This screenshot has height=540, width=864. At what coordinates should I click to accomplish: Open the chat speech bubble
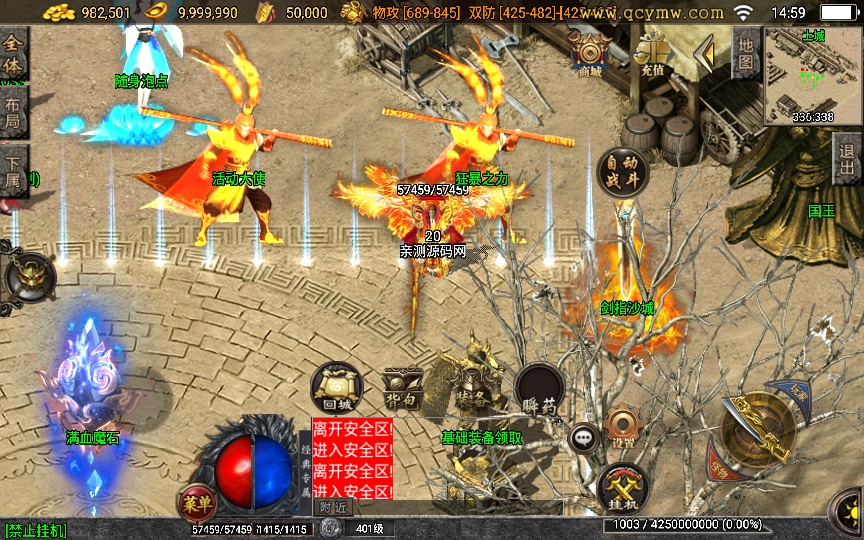(x=583, y=437)
